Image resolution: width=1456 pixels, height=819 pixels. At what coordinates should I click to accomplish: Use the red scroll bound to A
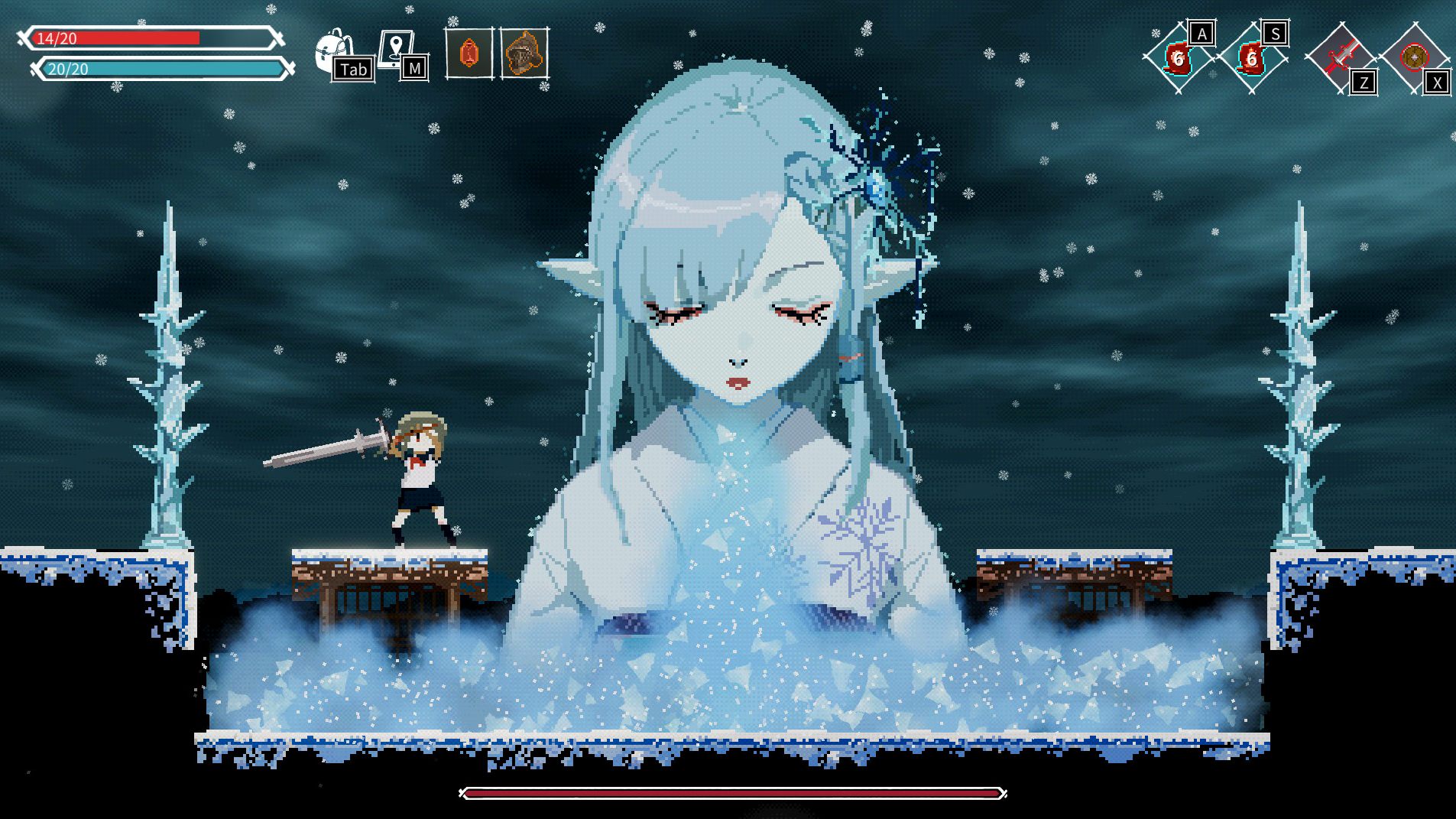click(x=1178, y=58)
